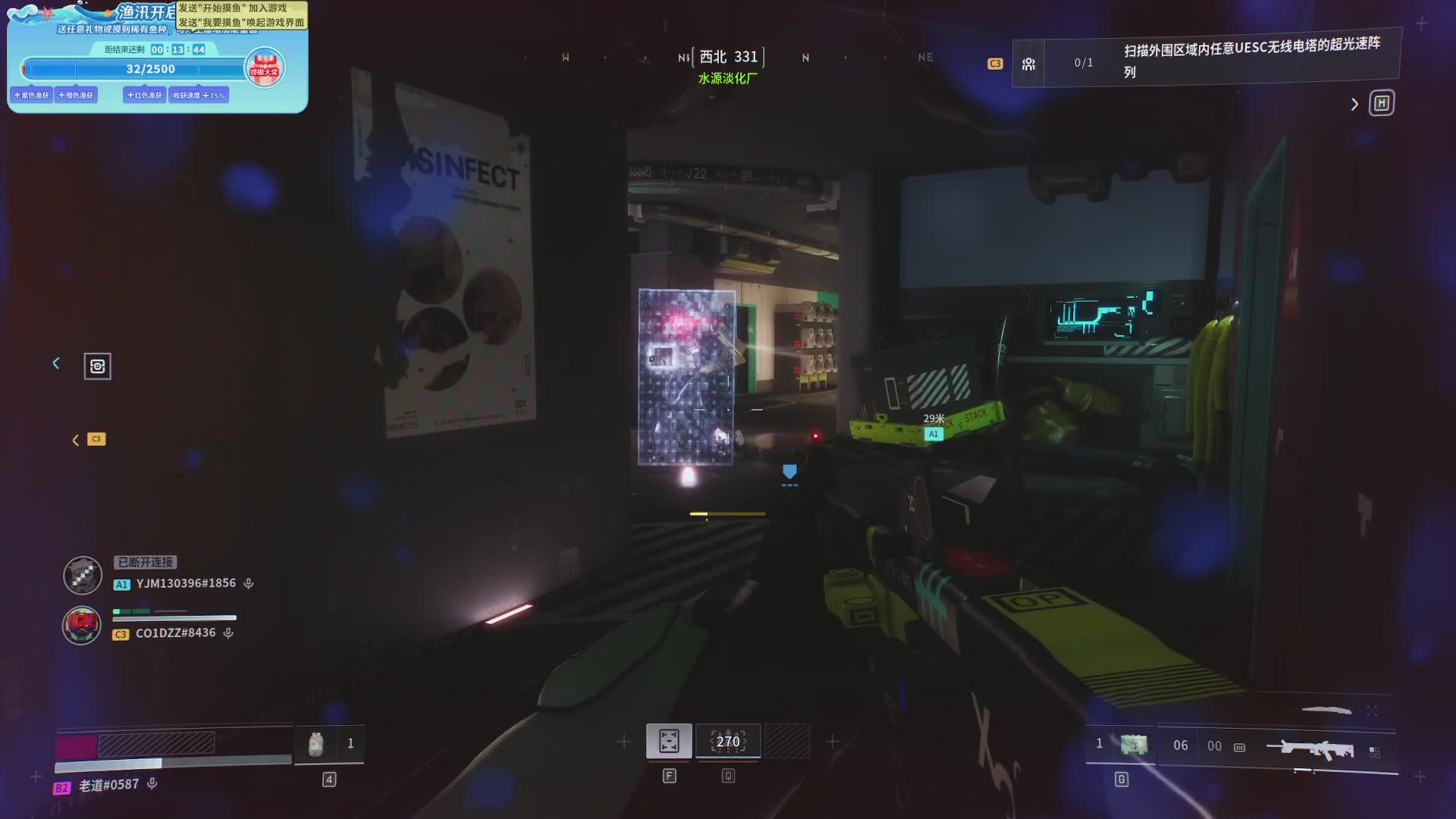The height and width of the screenshot is (819, 1456).
Task: Activate the Q ability showing 270
Action: [x=728, y=741]
